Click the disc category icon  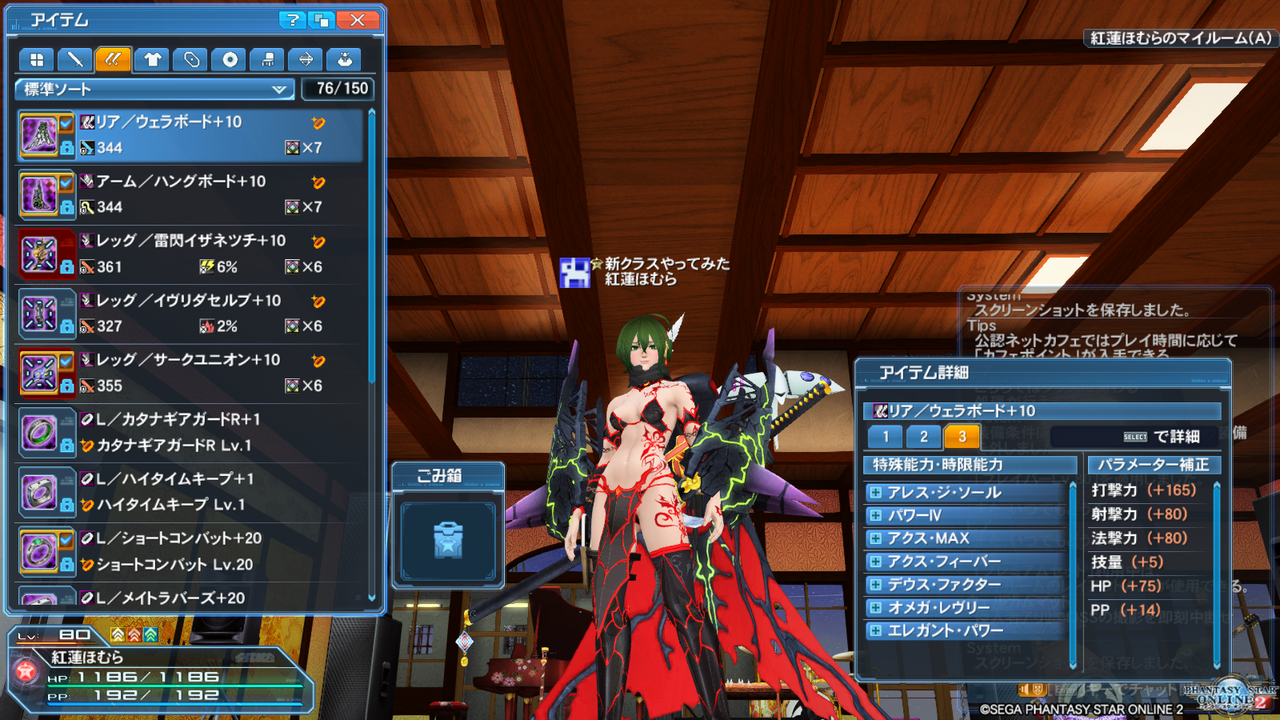click(x=227, y=59)
